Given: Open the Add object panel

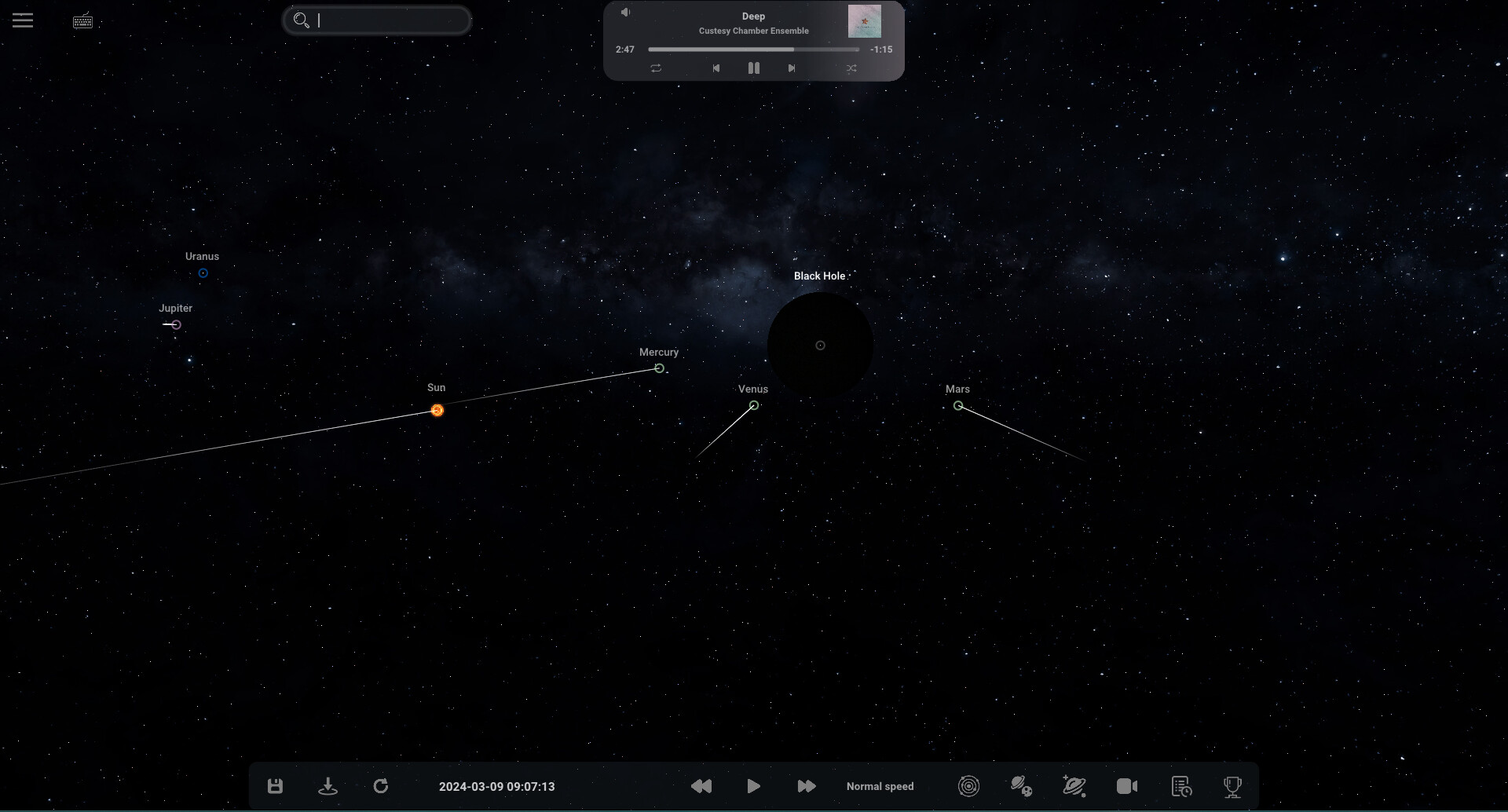Looking at the screenshot, I should tap(1020, 785).
